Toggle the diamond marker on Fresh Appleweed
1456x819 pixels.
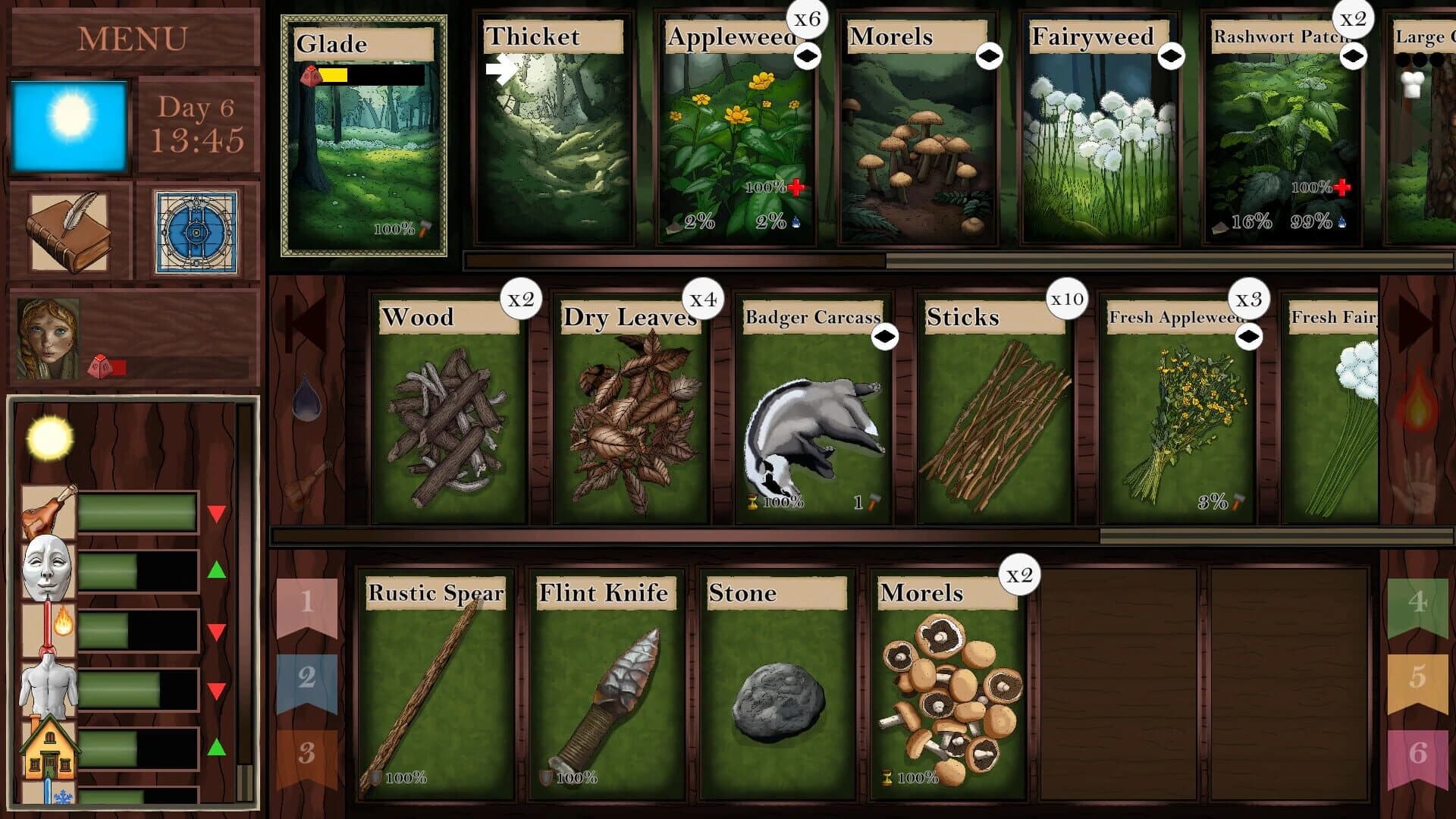tap(1249, 334)
